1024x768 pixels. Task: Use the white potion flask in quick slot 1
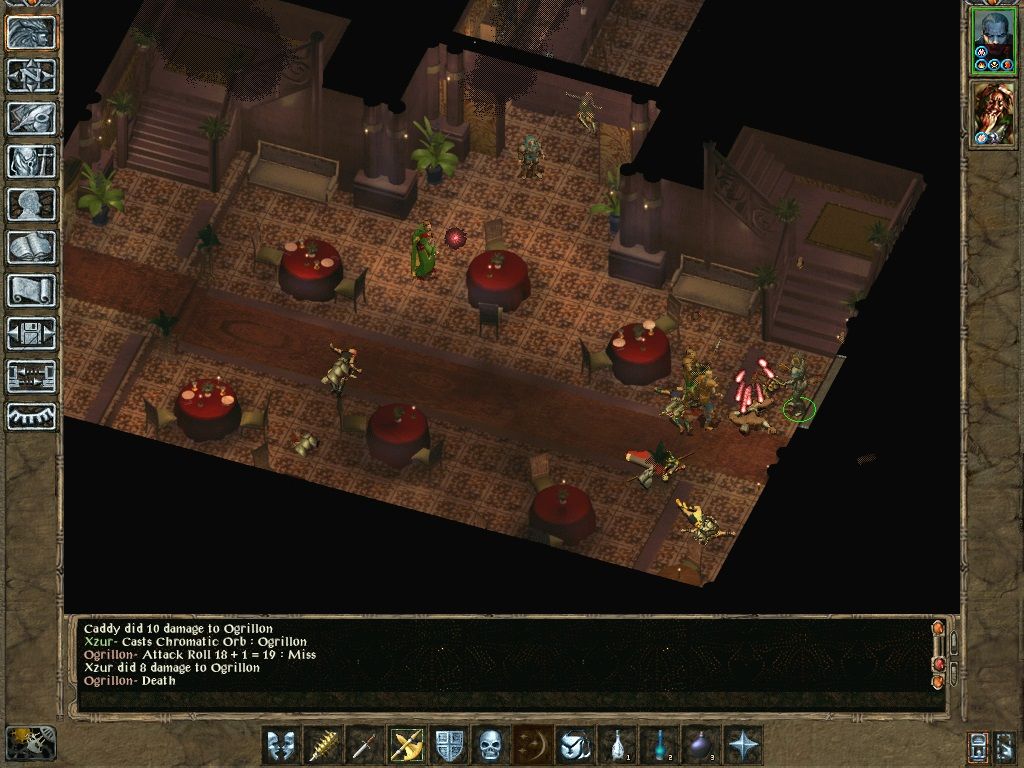pos(617,745)
